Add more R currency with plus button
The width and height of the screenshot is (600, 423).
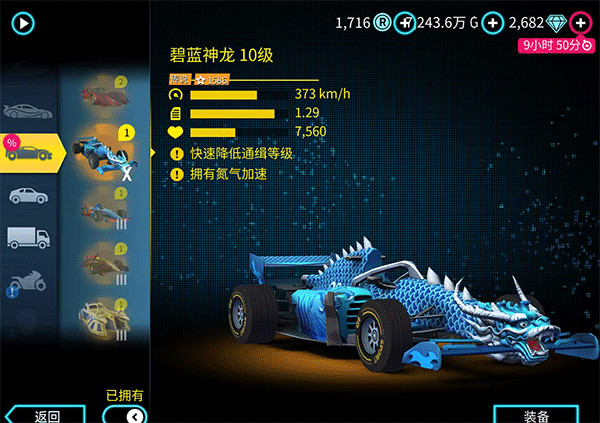click(404, 22)
